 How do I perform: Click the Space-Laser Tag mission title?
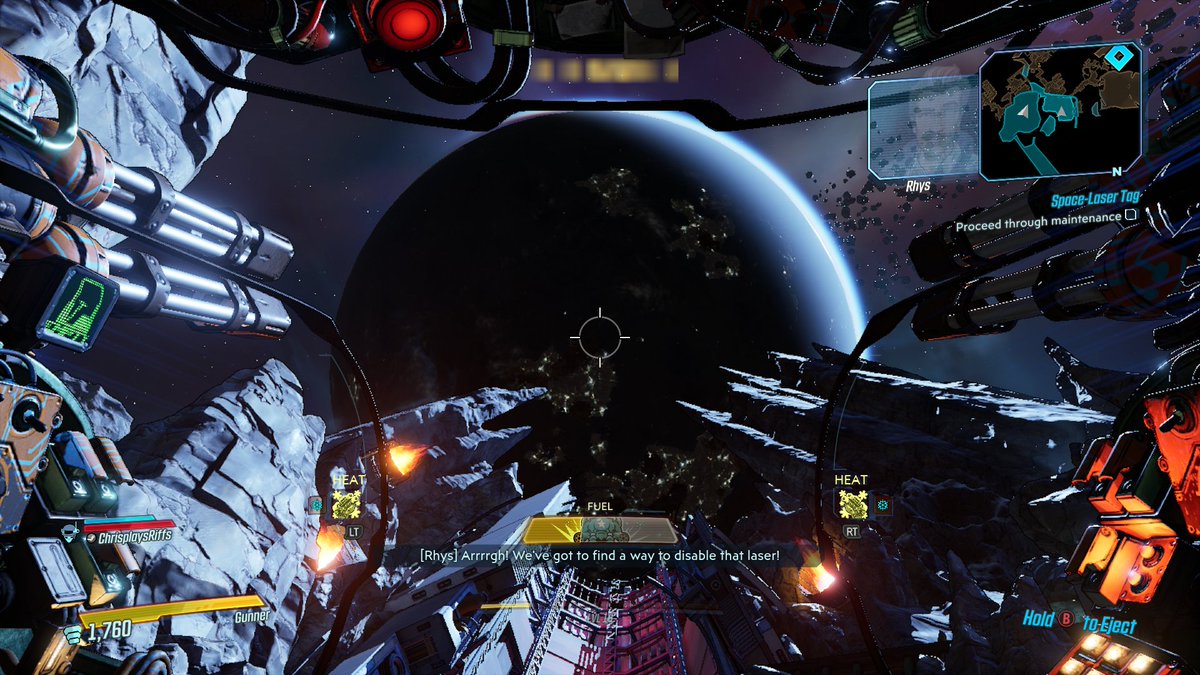1094,199
